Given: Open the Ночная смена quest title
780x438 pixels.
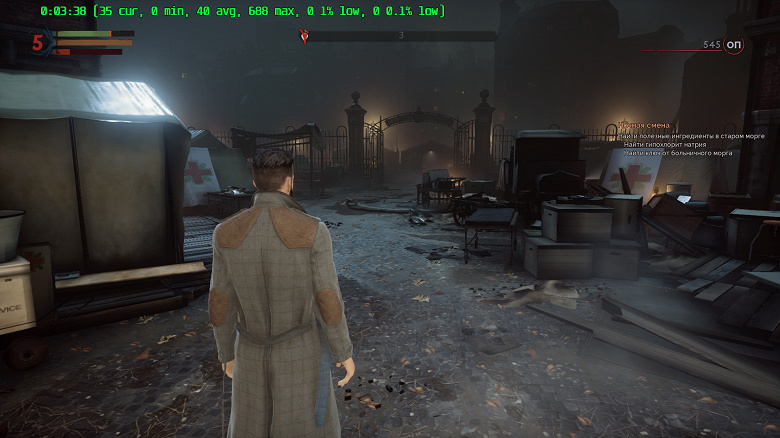Looking at the screenshot, I should [x=641, y=127].
